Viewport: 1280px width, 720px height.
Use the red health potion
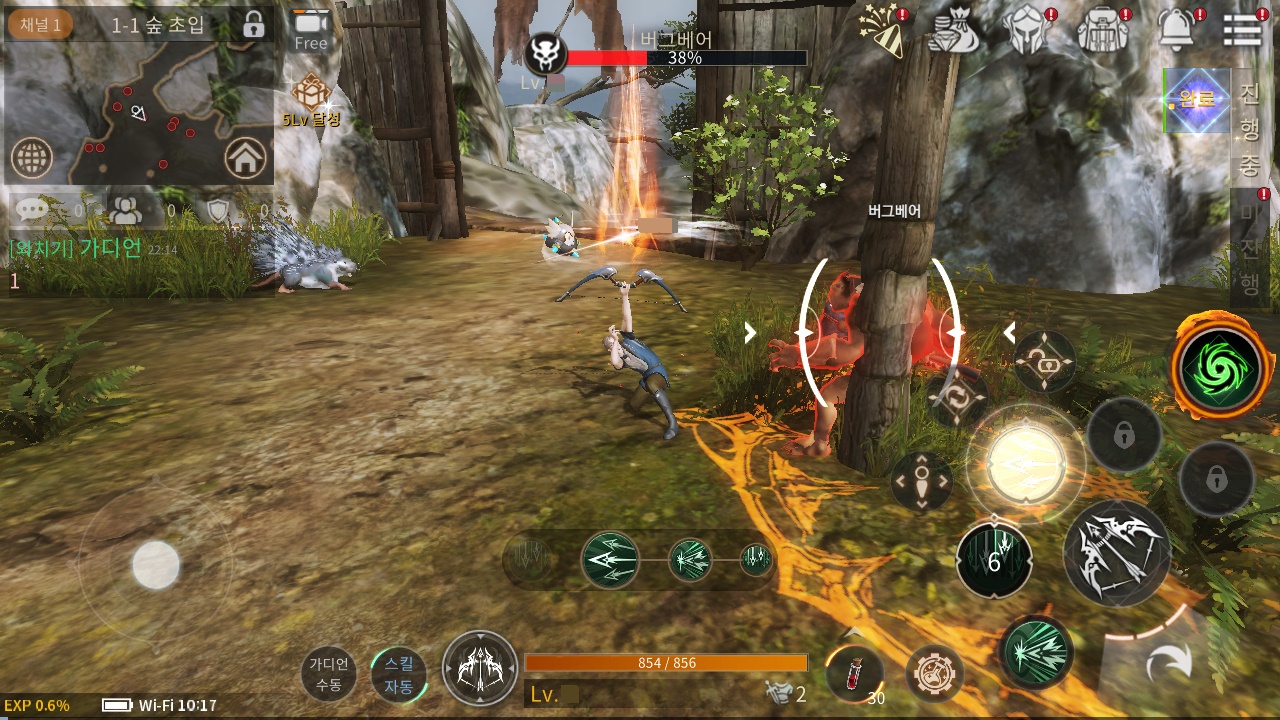pyautogui.click(x=855, y=672)
